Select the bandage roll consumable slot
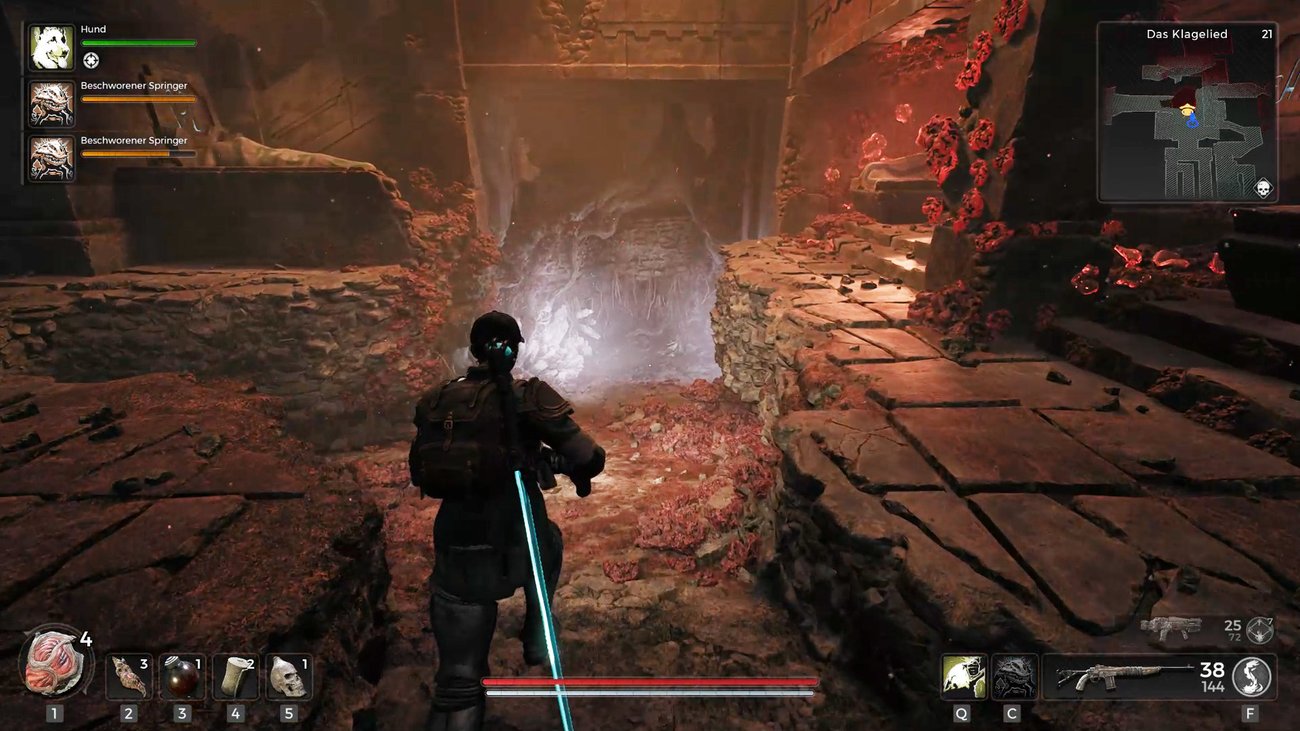Viewport: 1300px width, 731px height. tap(235, 677)
